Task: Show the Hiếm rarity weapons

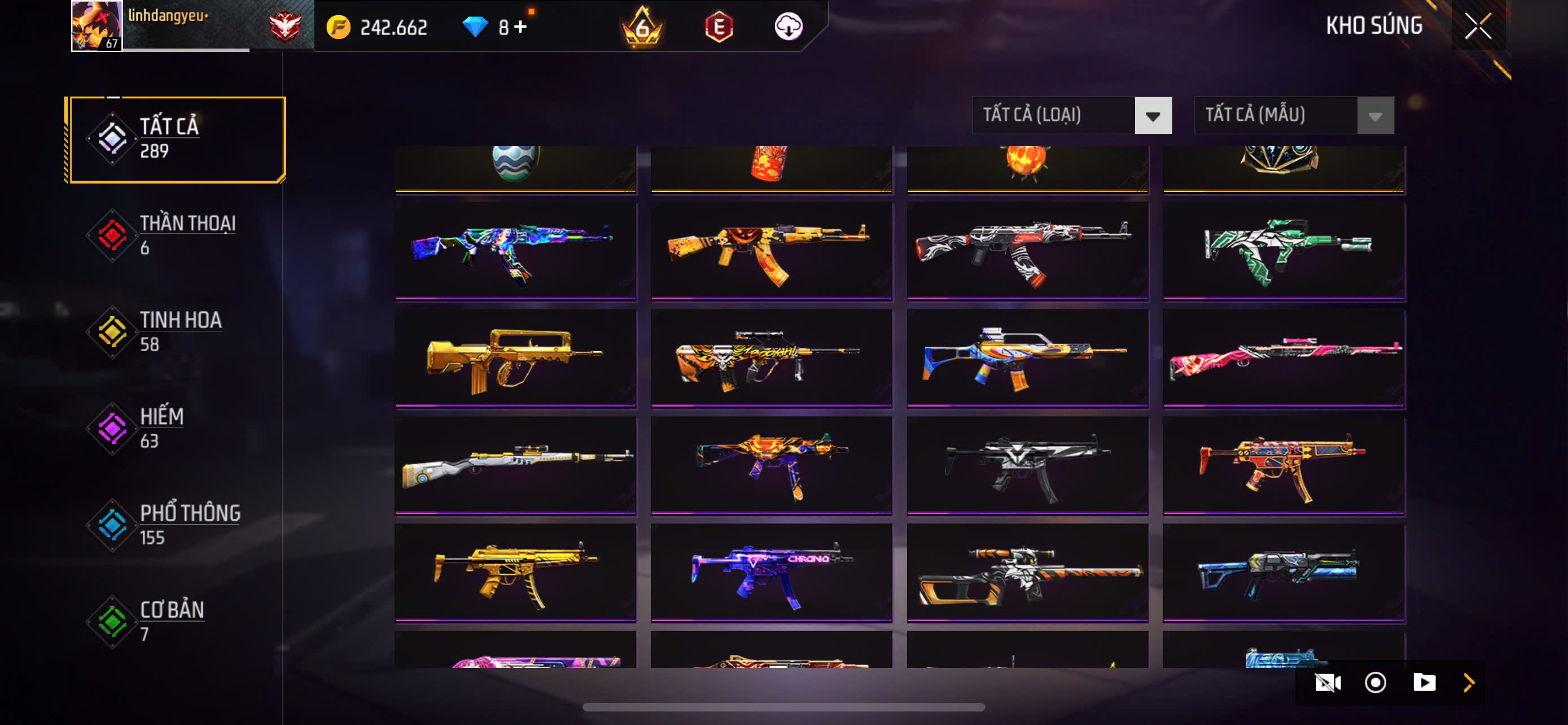Action: pyautogui.click(x=177, y=428)
